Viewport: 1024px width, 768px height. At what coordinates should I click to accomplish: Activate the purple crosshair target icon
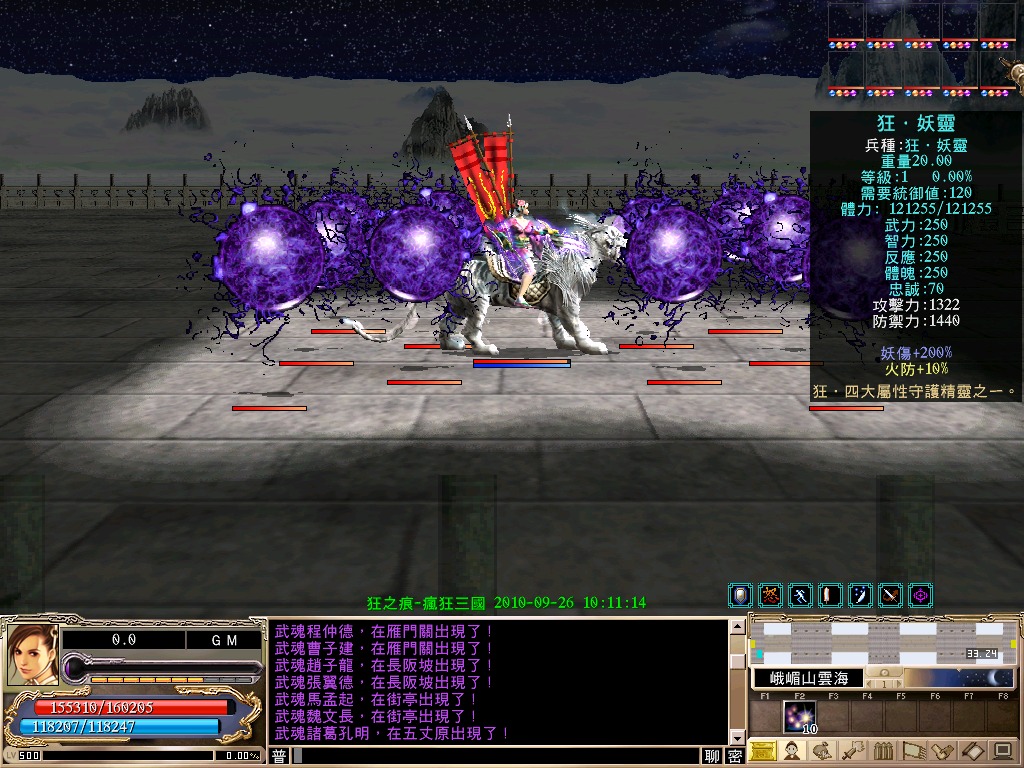(x=920, y=596)
